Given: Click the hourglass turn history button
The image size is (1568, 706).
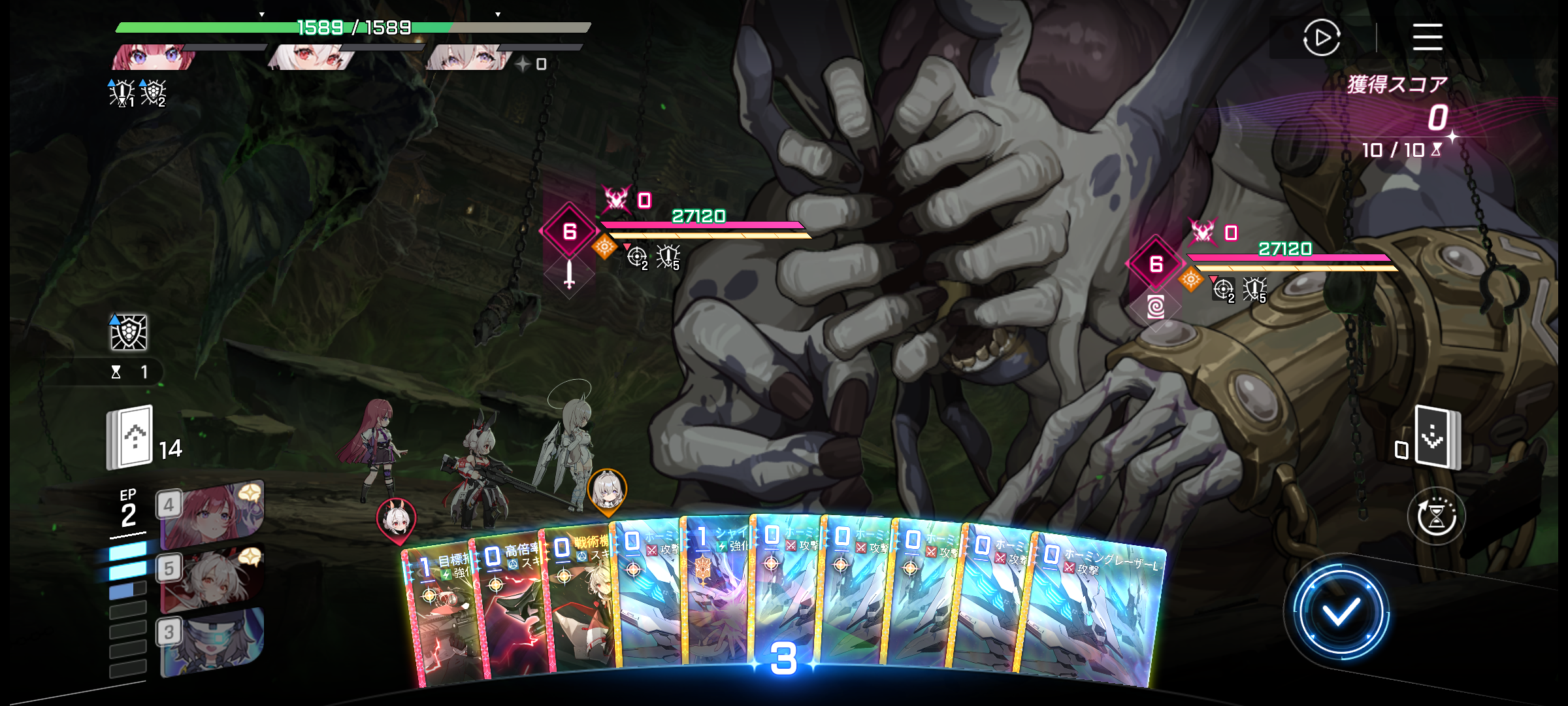Looking at the screenshot, I should 1436,516.
